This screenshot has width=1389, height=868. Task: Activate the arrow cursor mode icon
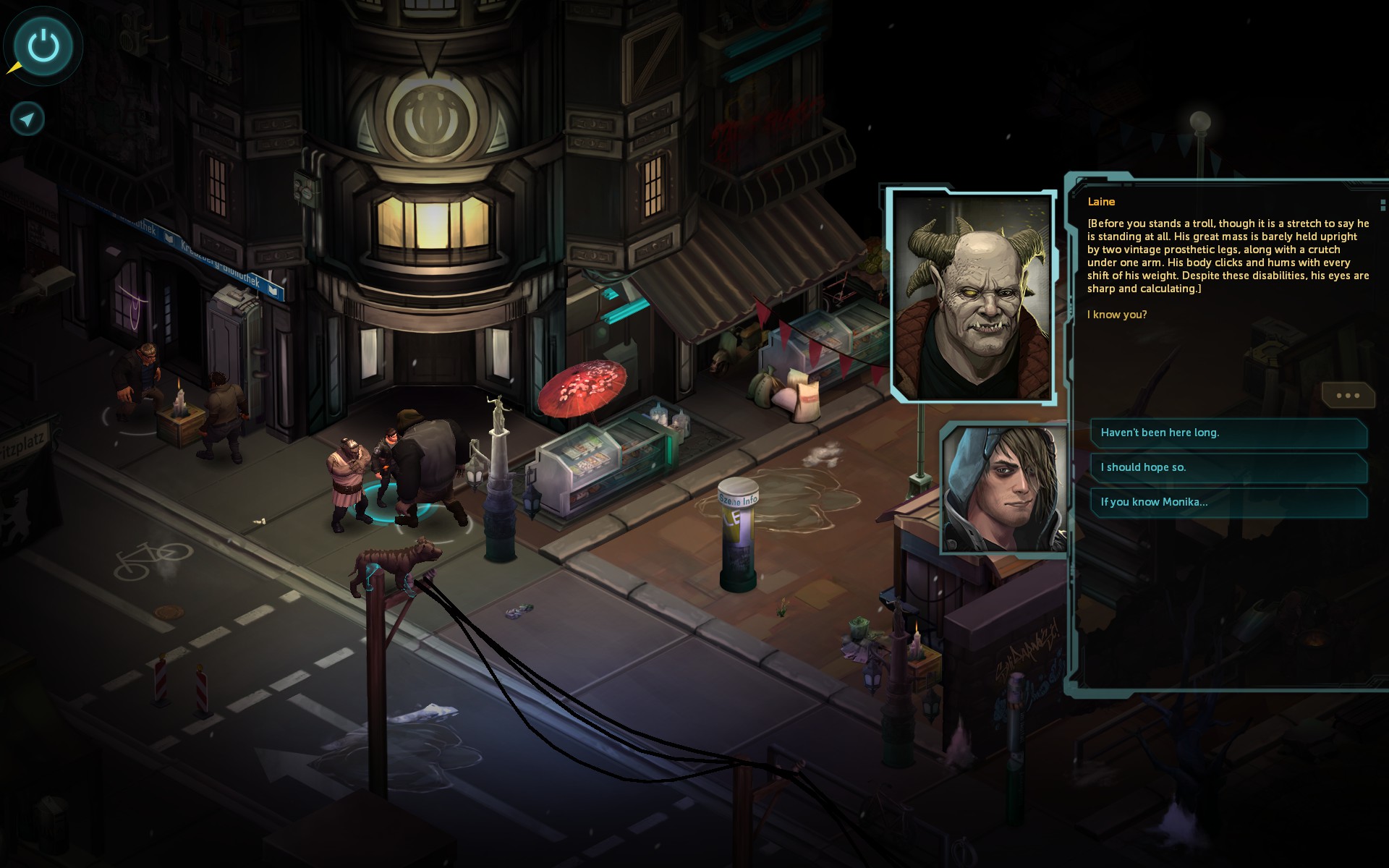27,119
